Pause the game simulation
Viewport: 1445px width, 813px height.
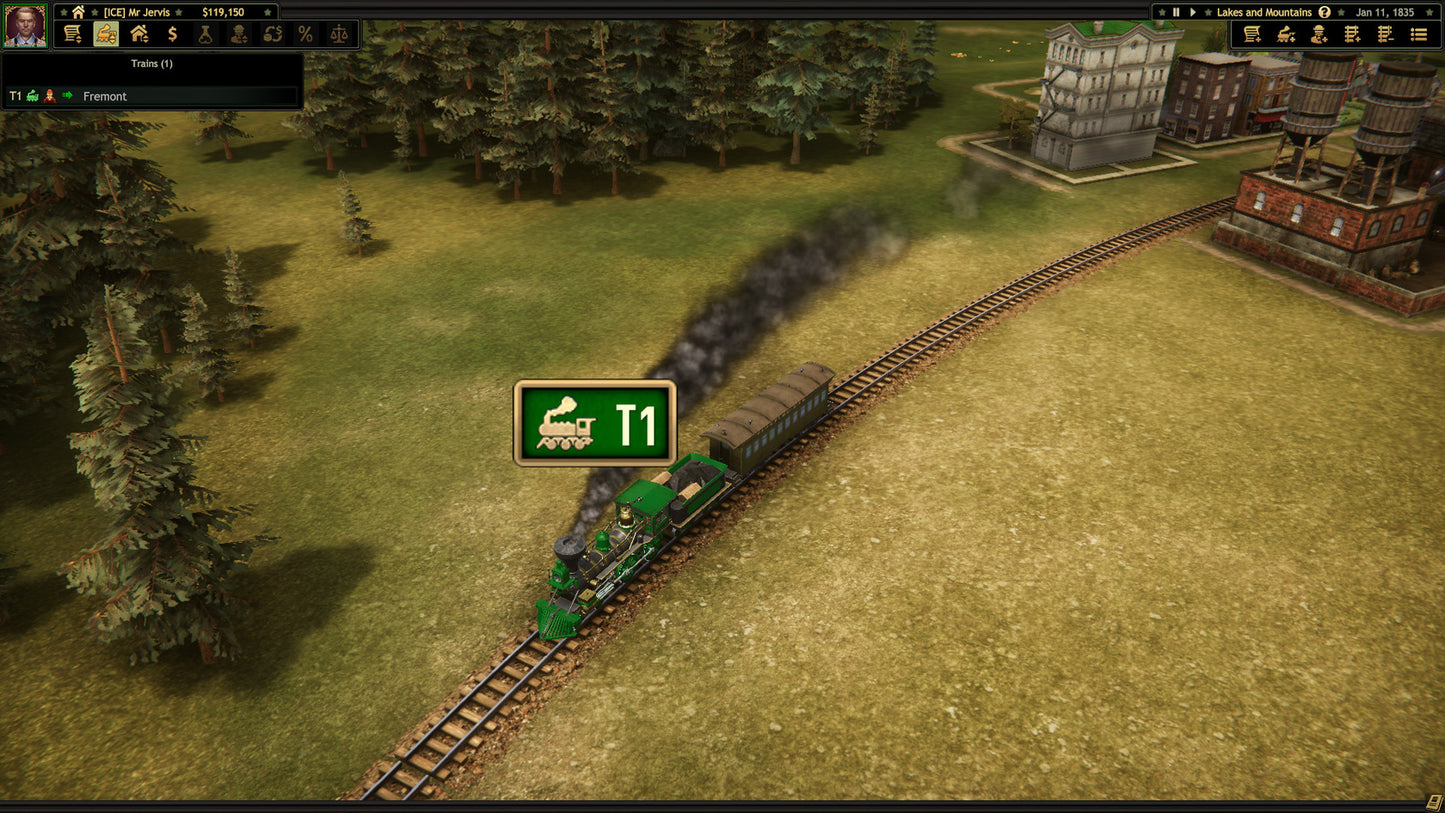1177,12
